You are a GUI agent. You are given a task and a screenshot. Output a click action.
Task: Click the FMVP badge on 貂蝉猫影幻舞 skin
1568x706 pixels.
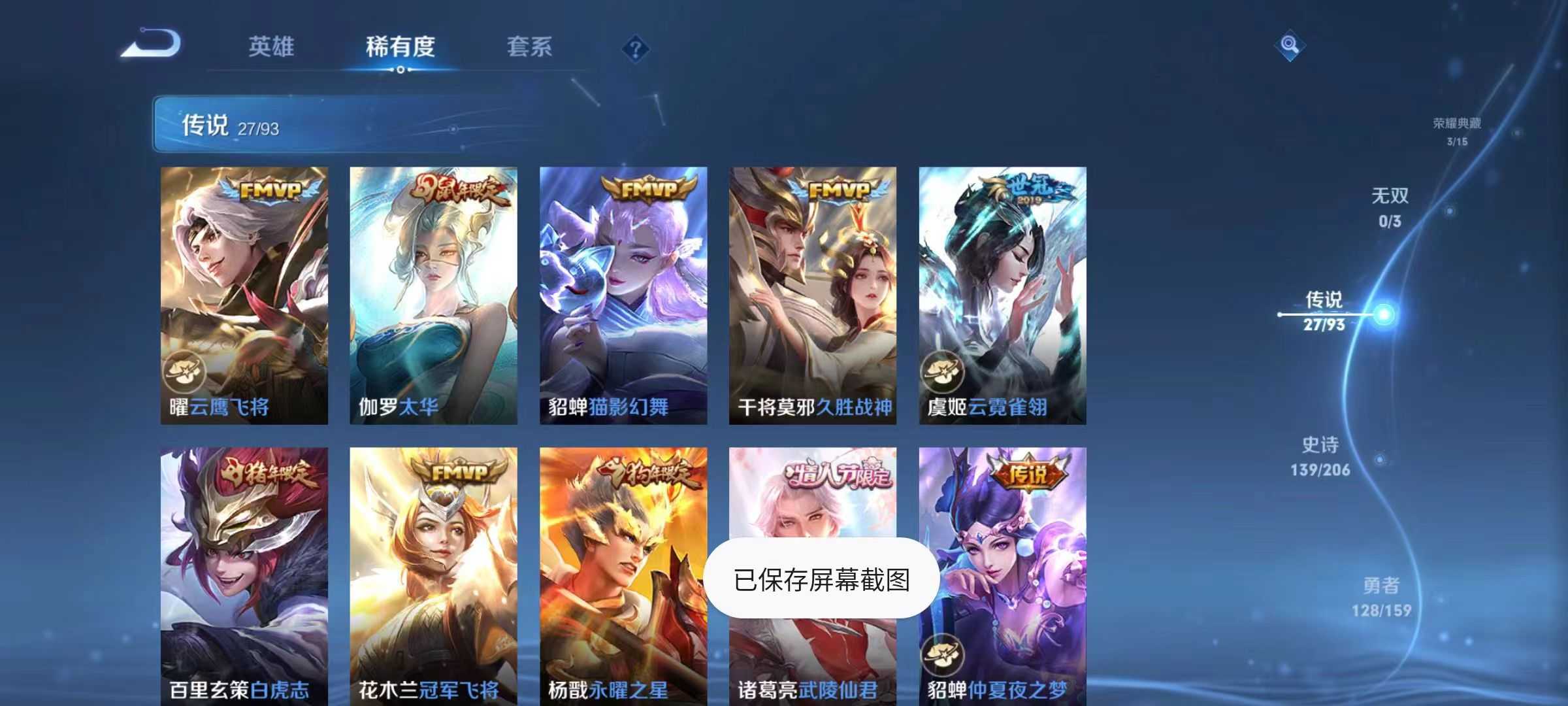[649, 189]
